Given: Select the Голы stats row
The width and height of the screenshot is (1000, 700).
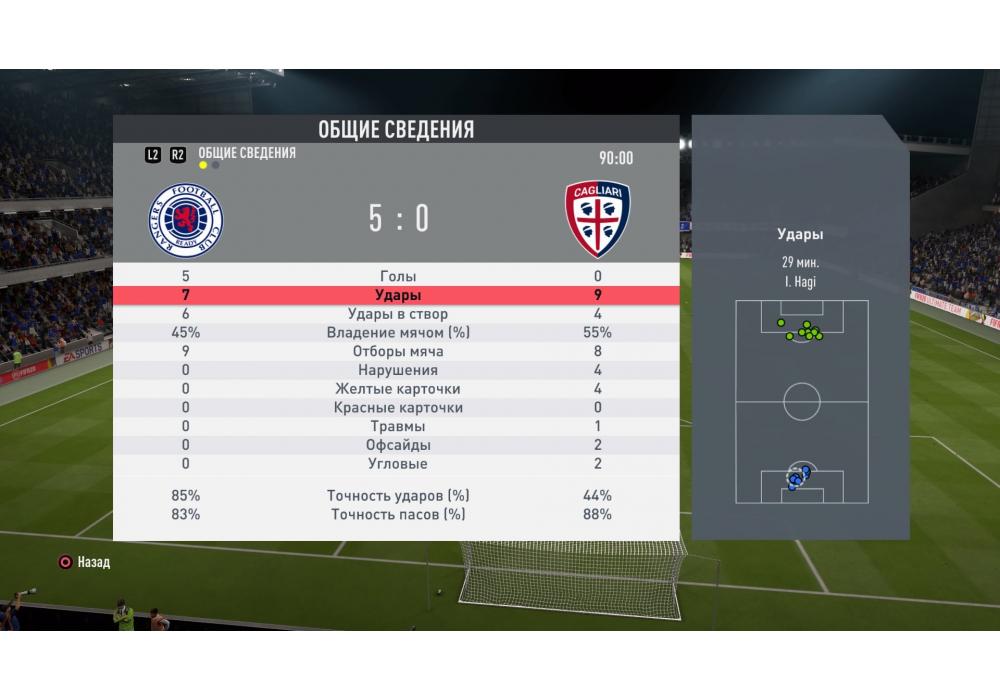Looking at the screenshot, I should (x=398, y=277).
